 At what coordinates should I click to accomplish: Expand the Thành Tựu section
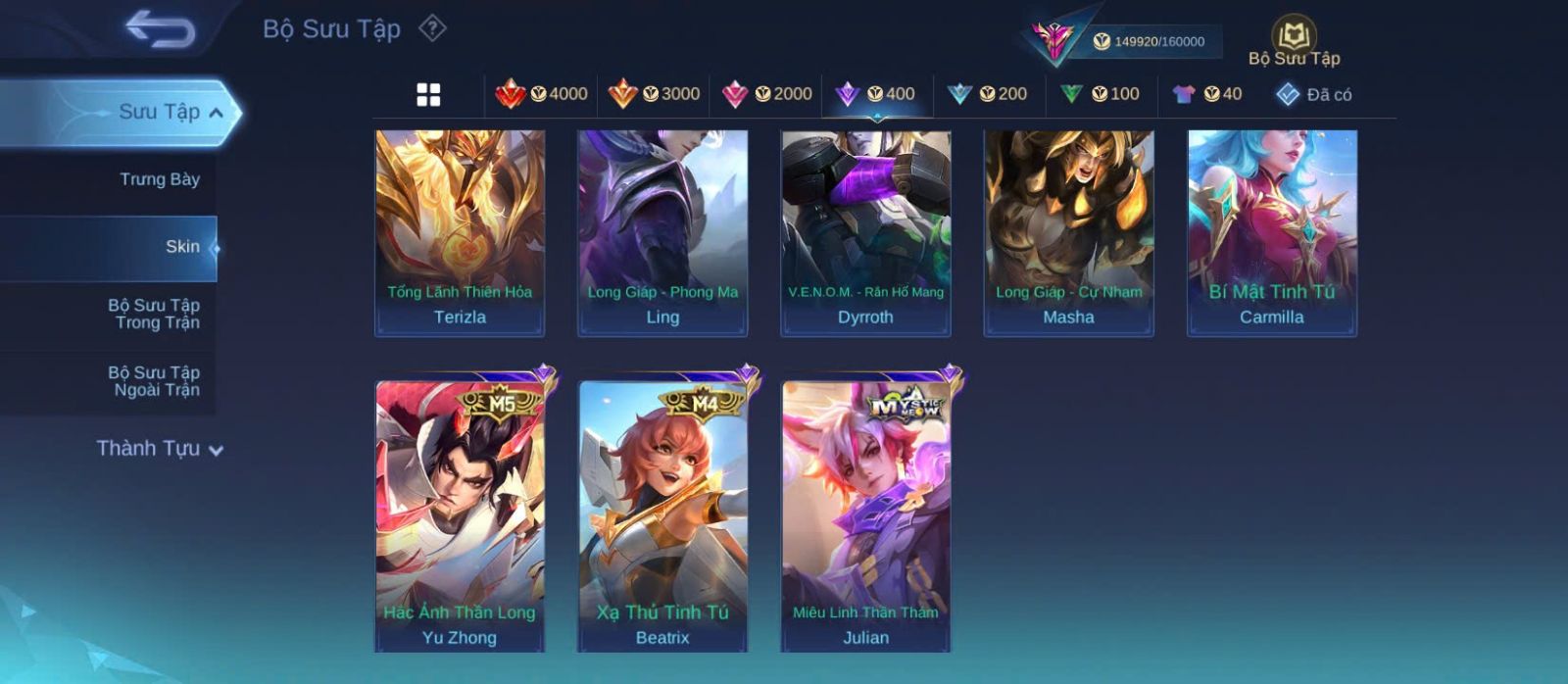click(159, 449)
